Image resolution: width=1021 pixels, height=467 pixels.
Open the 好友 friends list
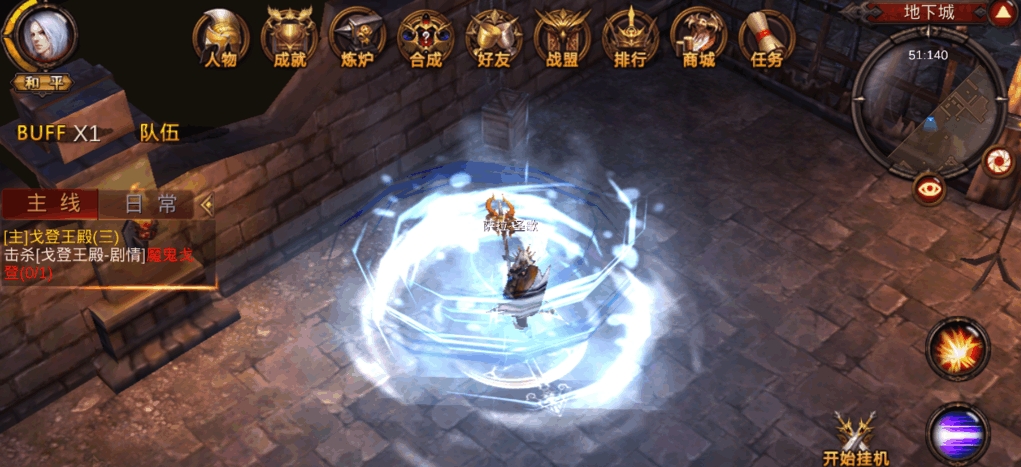493,38
